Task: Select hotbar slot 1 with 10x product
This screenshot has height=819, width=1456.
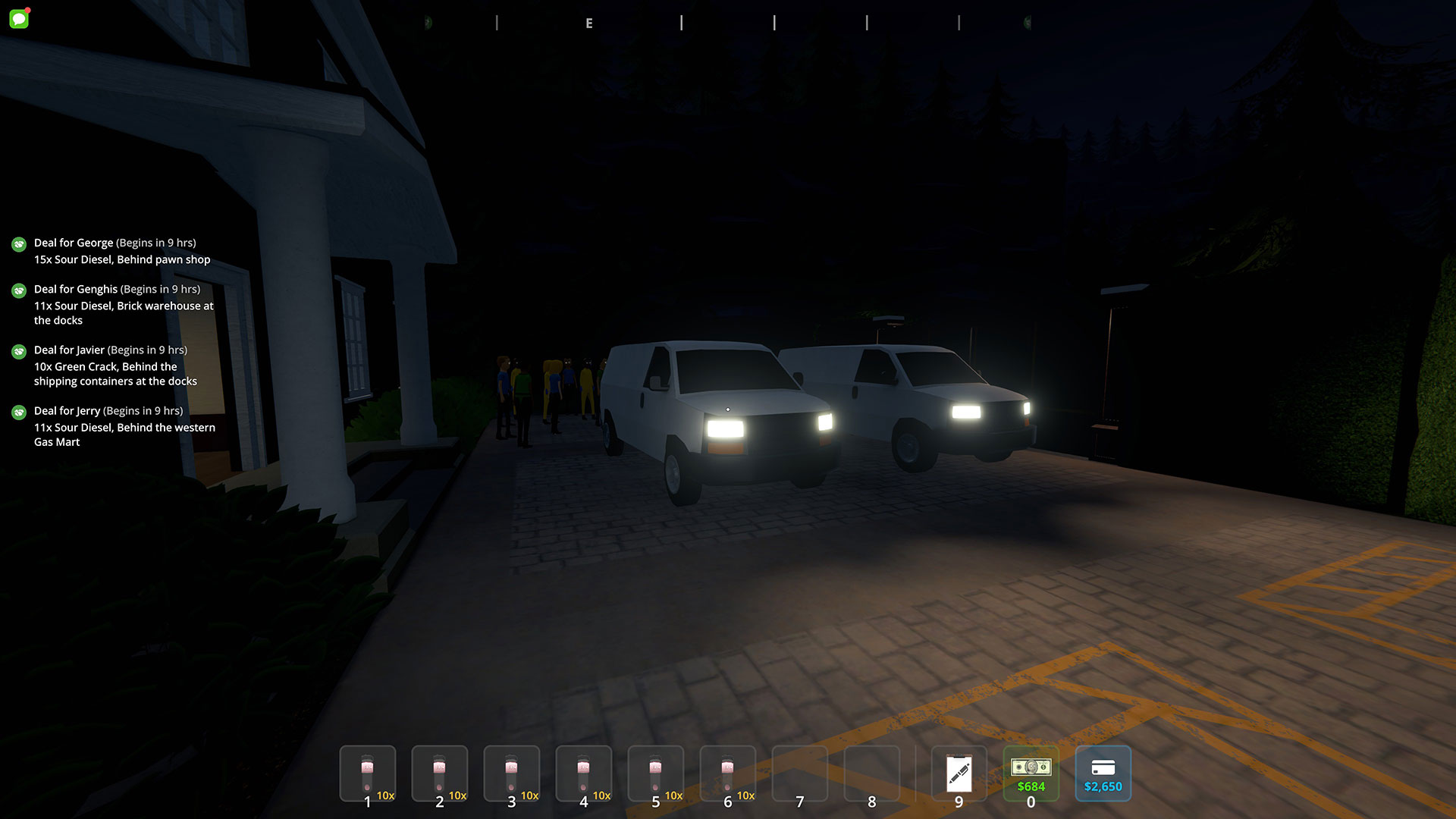Action: [x=368, y=773]
